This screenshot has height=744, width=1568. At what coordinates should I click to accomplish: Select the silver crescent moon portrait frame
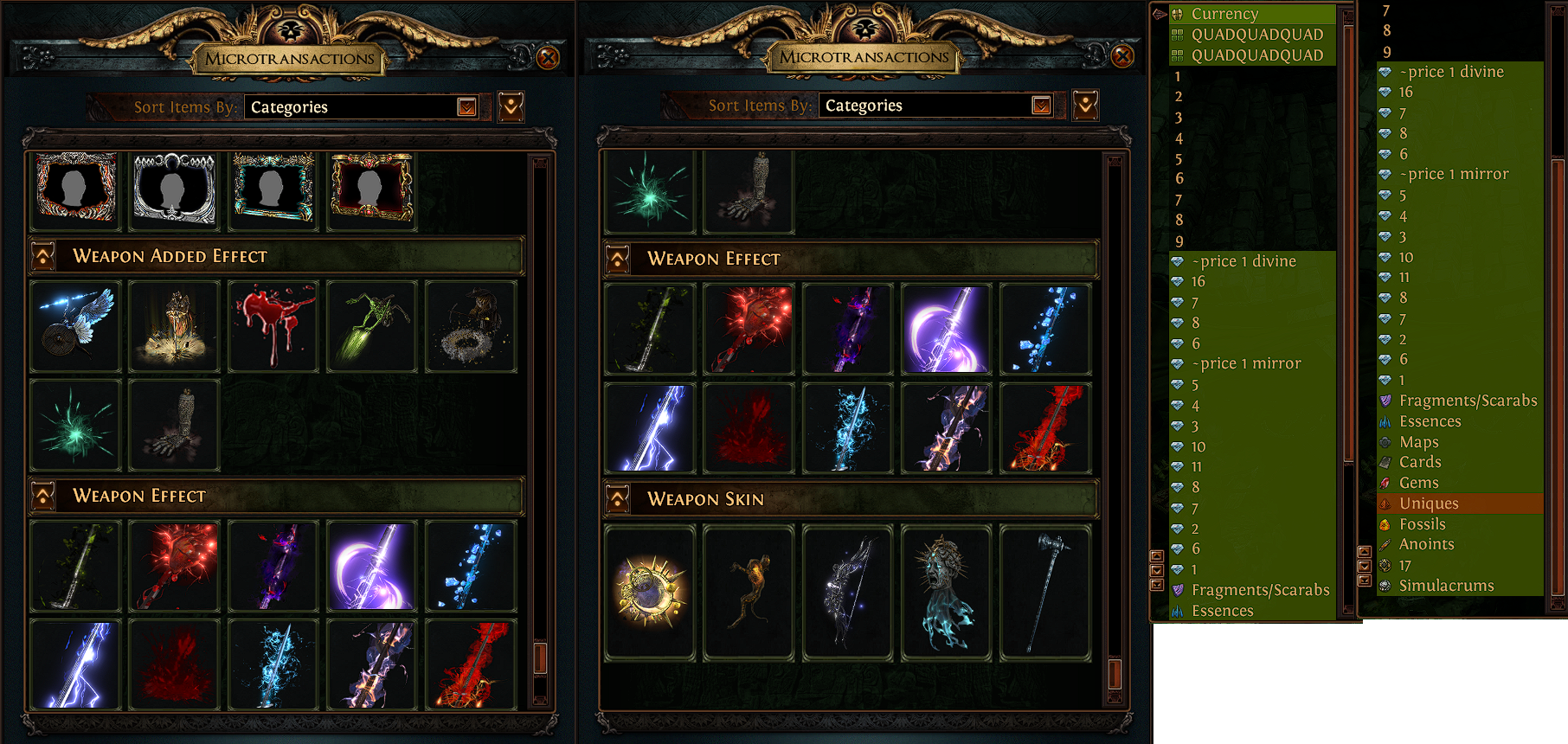[174, 189]
